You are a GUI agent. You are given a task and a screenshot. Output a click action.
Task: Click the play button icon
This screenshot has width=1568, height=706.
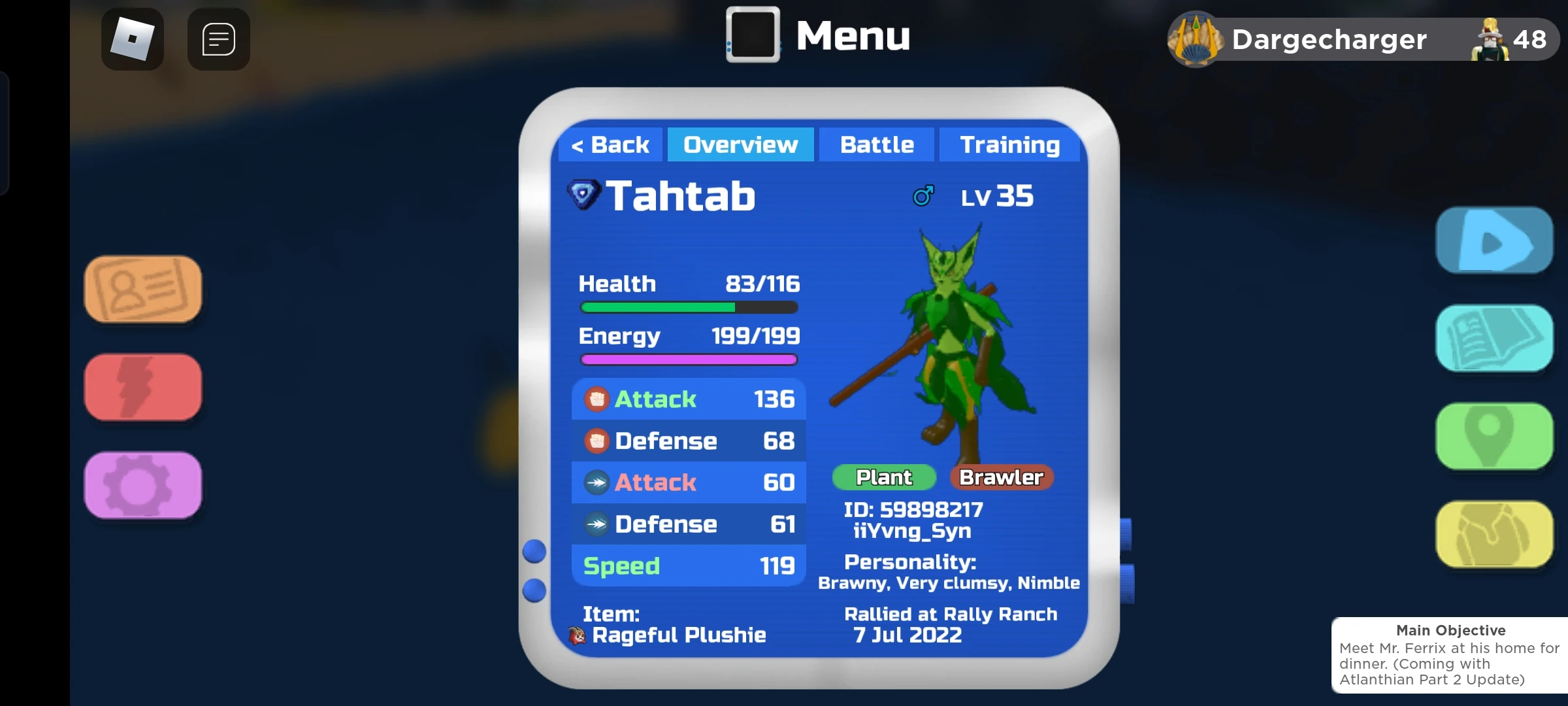point(1495,240)
